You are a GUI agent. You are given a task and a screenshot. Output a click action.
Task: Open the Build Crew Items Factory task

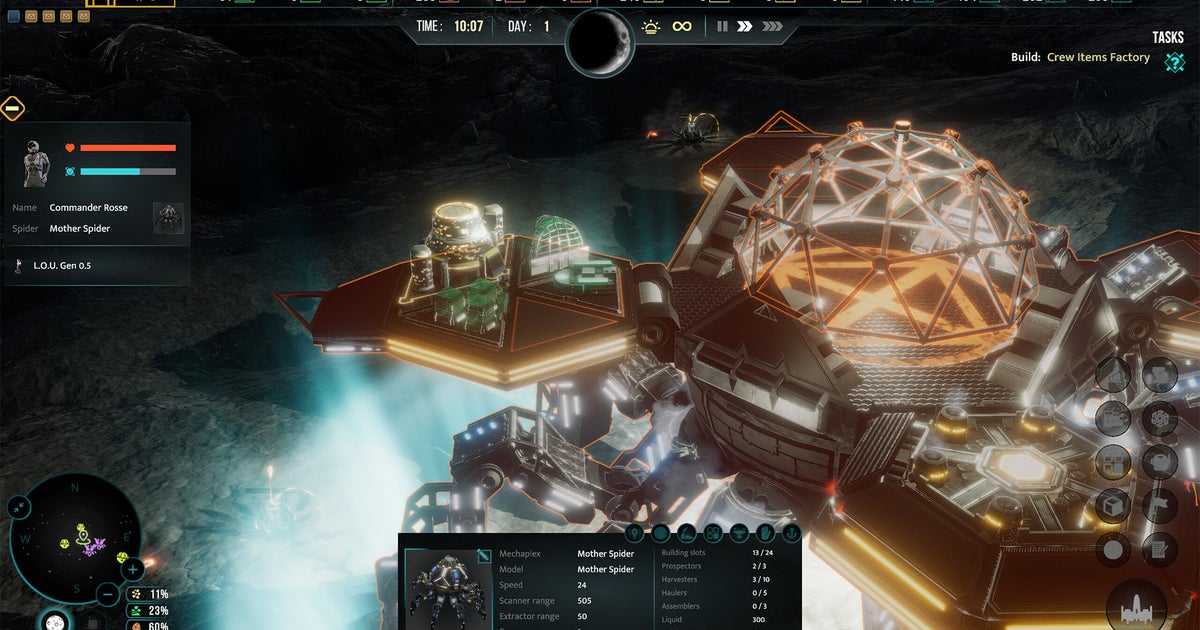click(x=1097, y=58)
